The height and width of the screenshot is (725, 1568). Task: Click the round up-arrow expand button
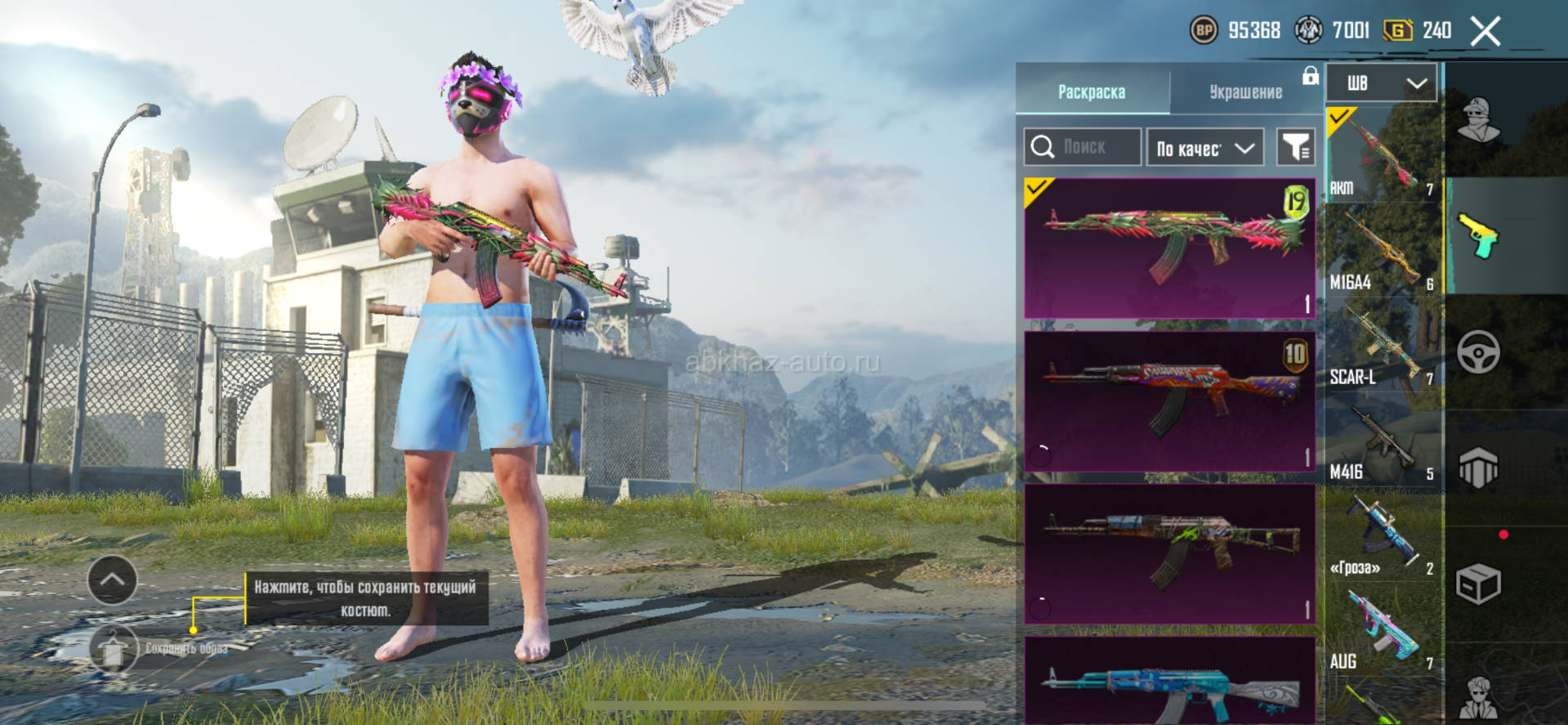tap(112, 580)
